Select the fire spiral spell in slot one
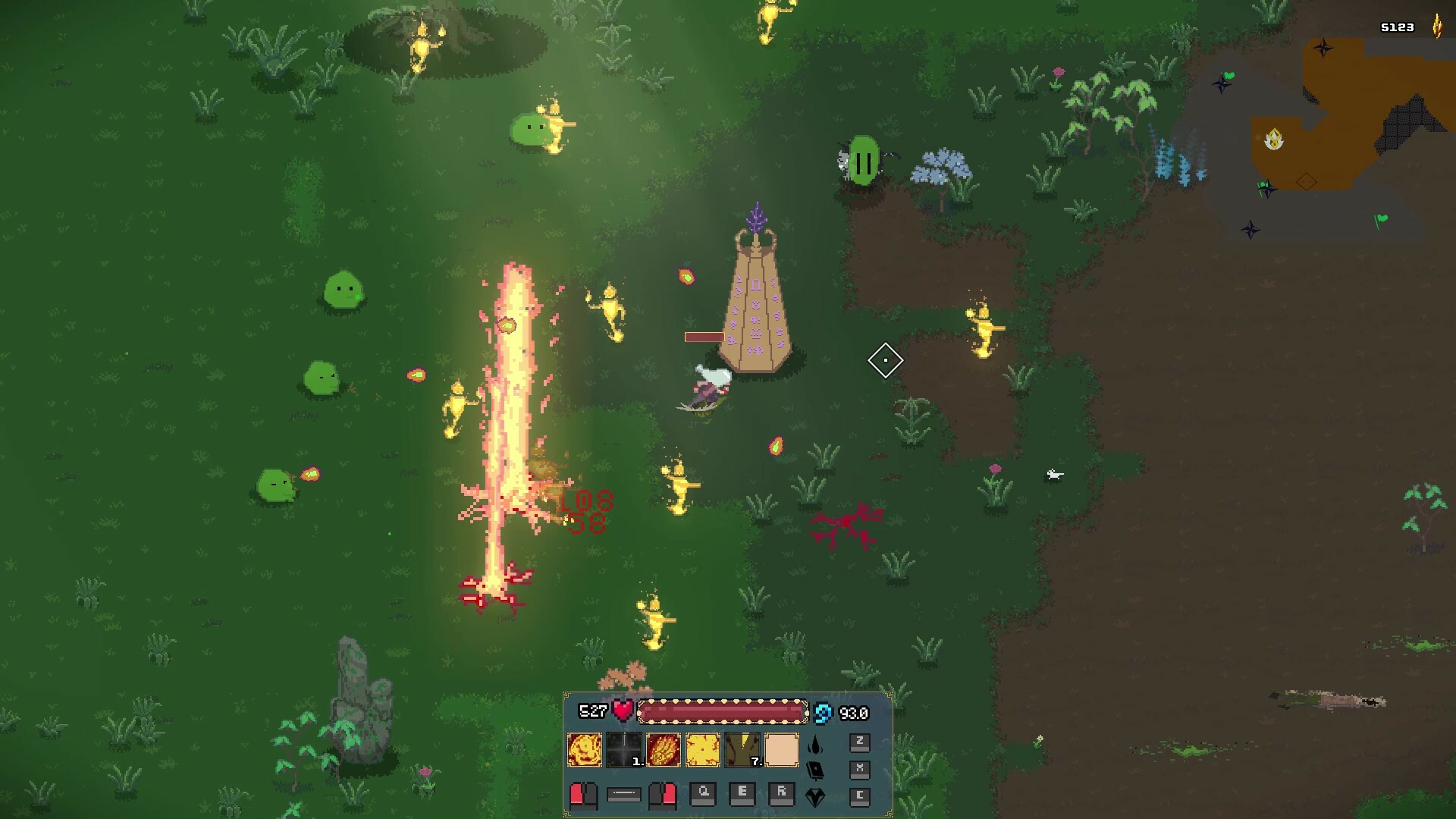Image resolution: width=1456 pixels, height=819 pixels. (585, 750)
